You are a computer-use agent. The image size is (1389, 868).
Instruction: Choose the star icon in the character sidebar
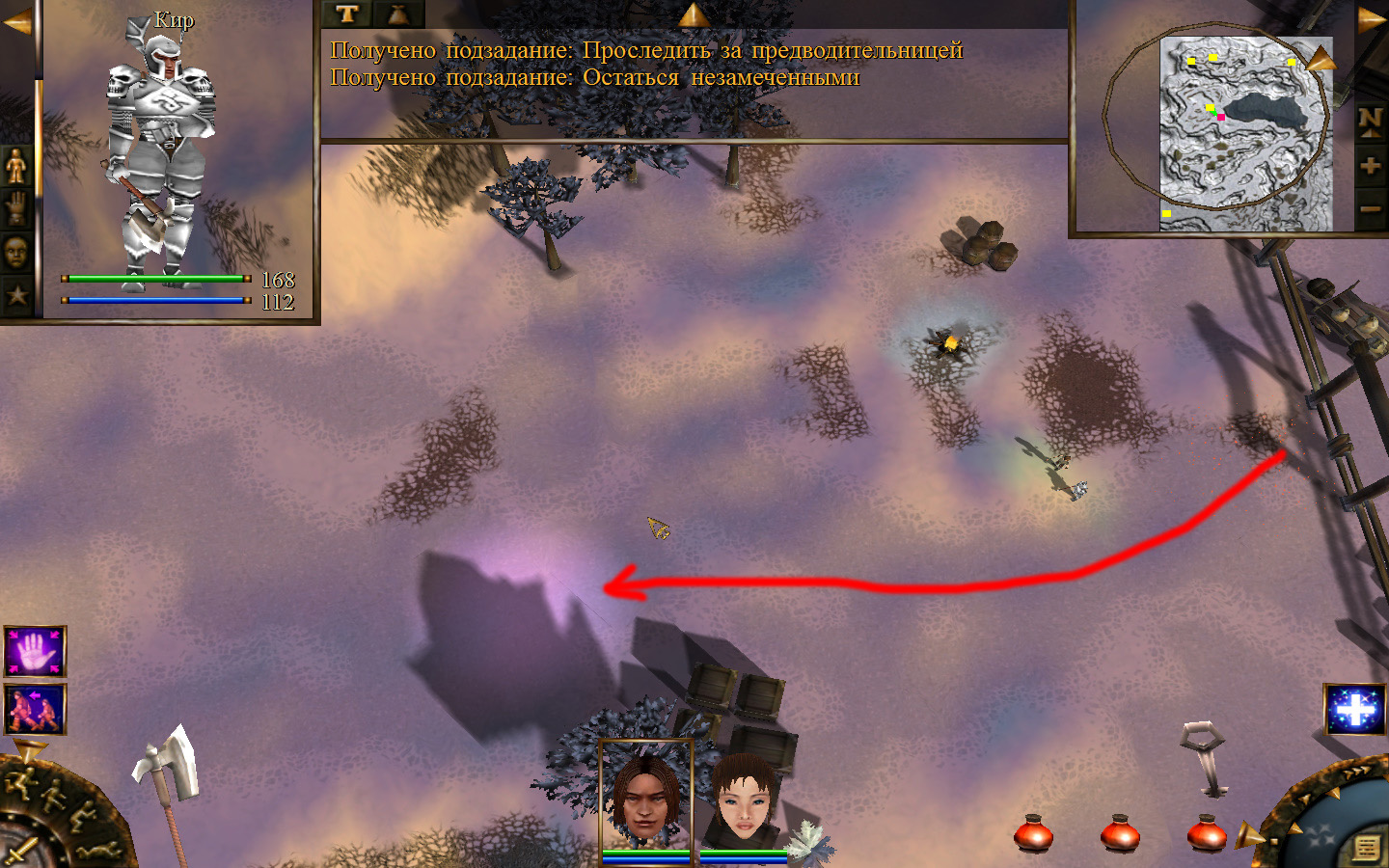[17, 294]
